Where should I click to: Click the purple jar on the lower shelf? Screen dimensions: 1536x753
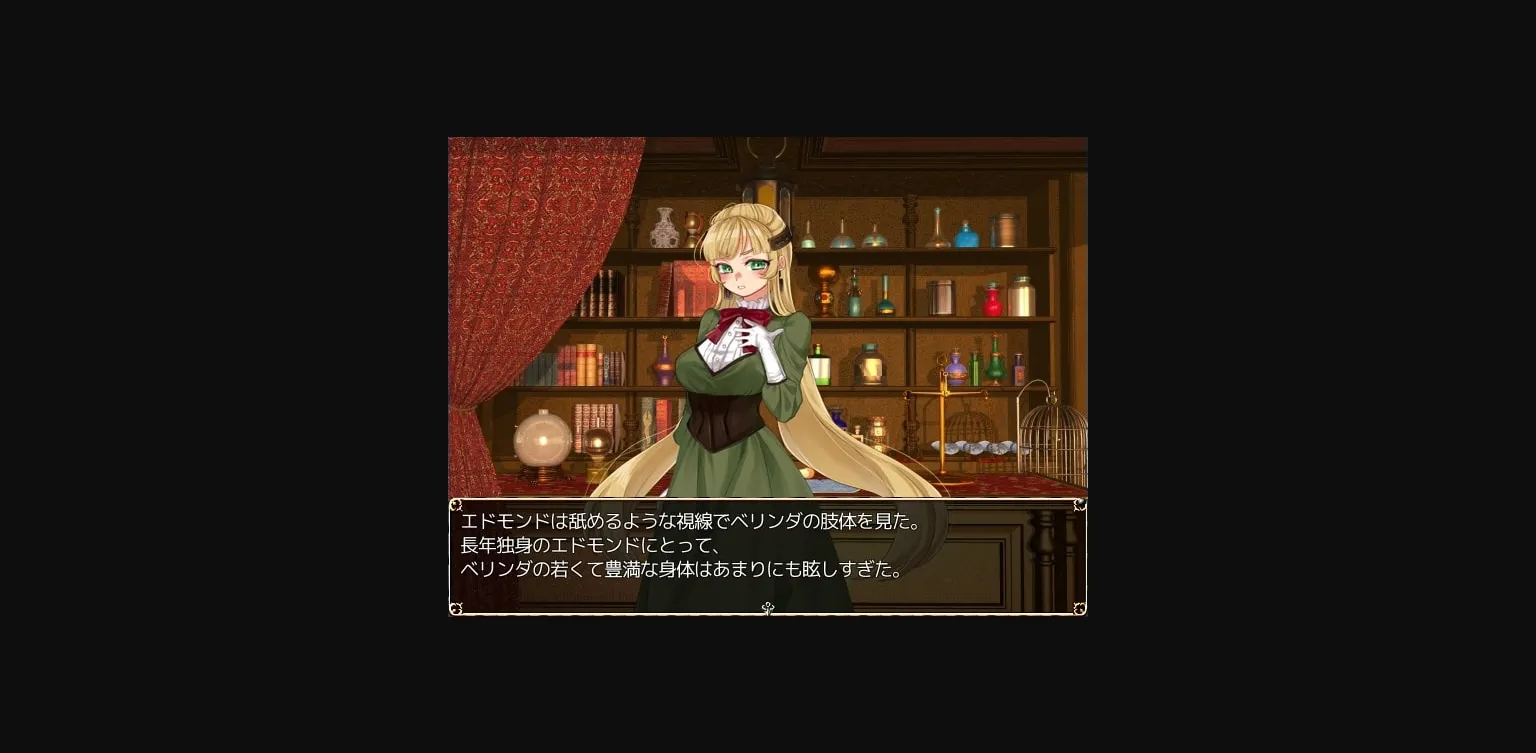coord(955,367)
